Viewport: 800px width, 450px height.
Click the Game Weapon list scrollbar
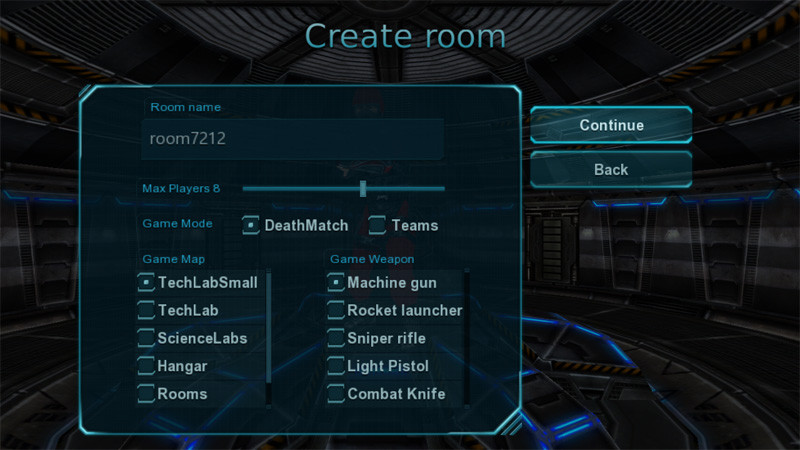466,335
